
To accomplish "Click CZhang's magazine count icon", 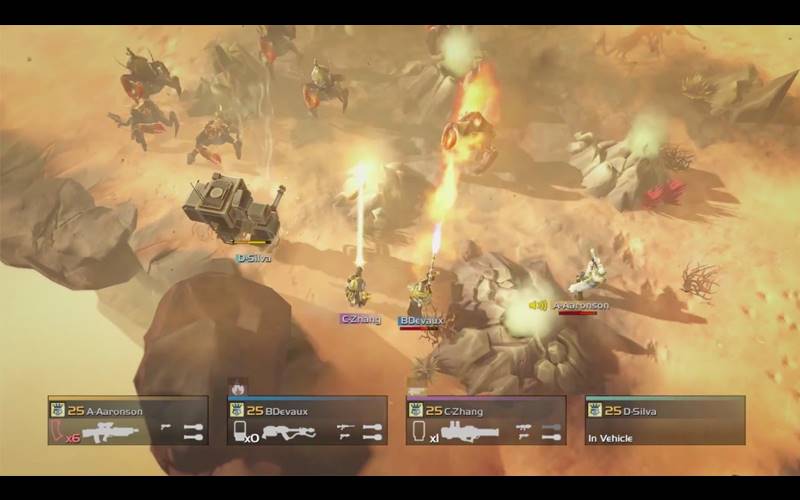I will coord(420,432).
